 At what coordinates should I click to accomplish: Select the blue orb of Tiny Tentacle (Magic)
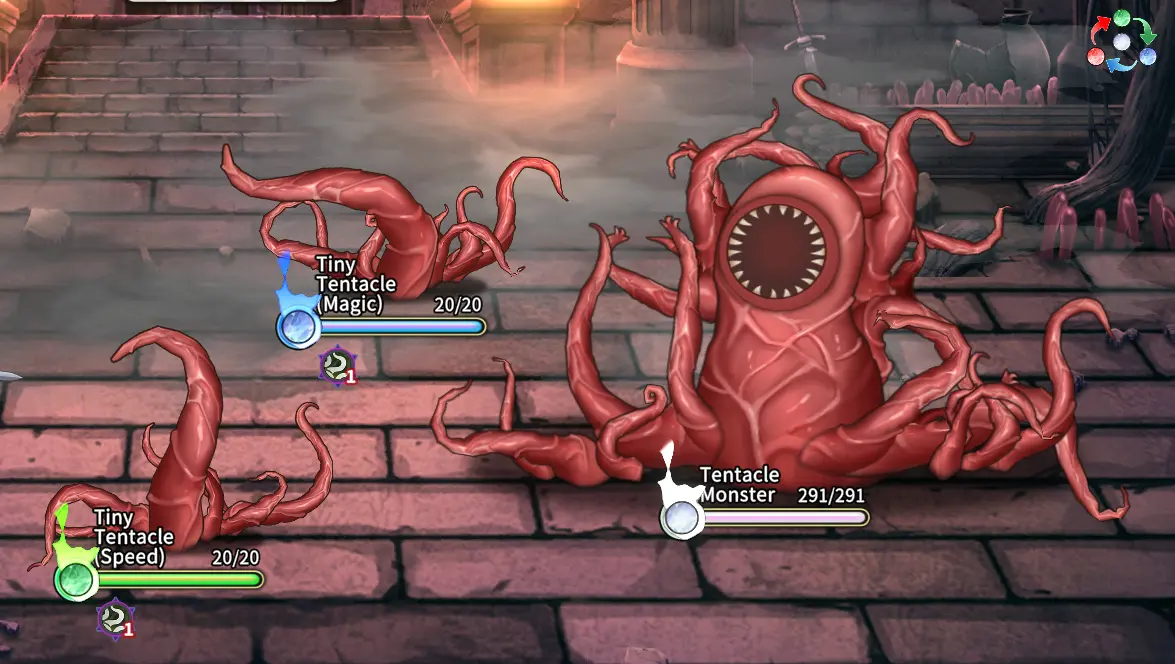[297, 326]
